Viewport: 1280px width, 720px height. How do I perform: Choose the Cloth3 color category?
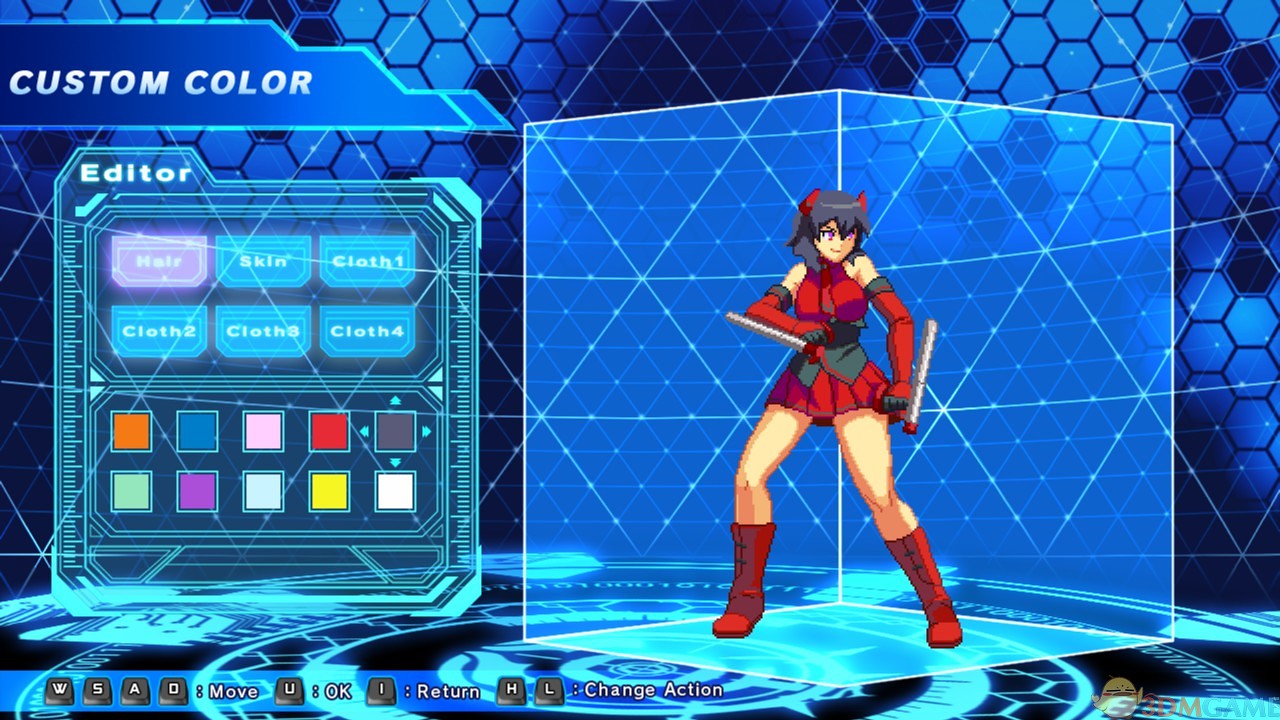pyautogui.click(x=262, y=331)
